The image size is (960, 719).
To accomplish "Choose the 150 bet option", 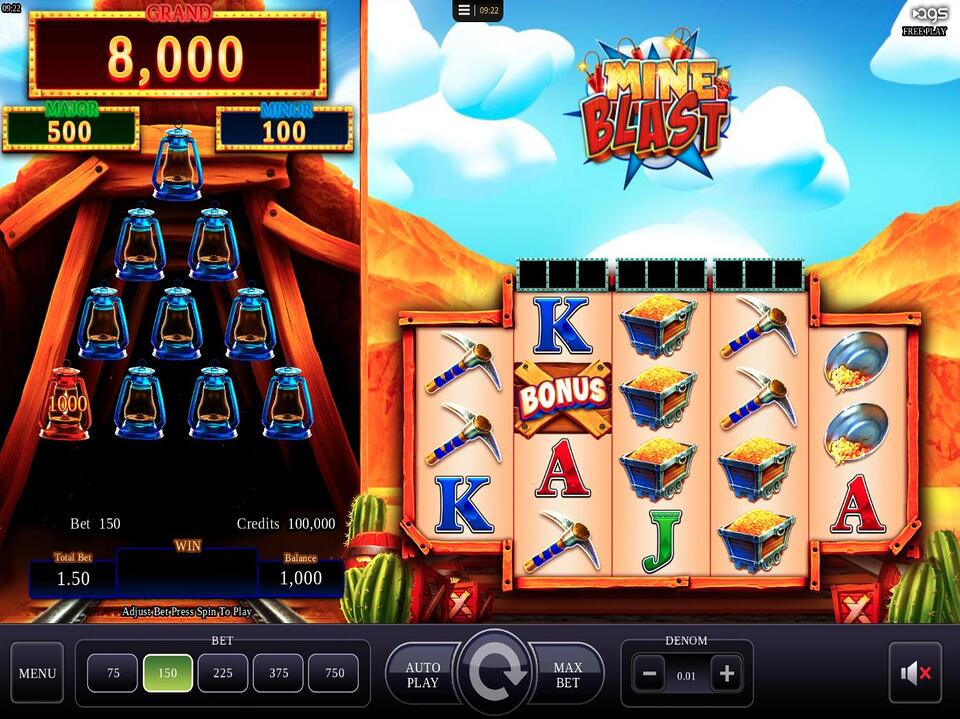I will 168,673.
